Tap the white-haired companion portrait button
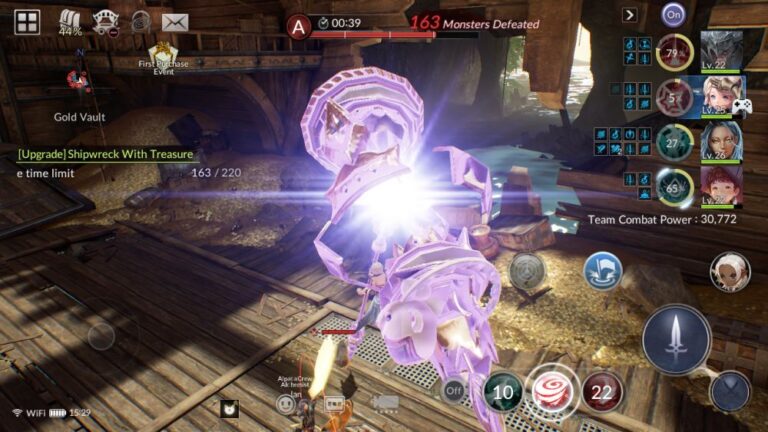 729,270
